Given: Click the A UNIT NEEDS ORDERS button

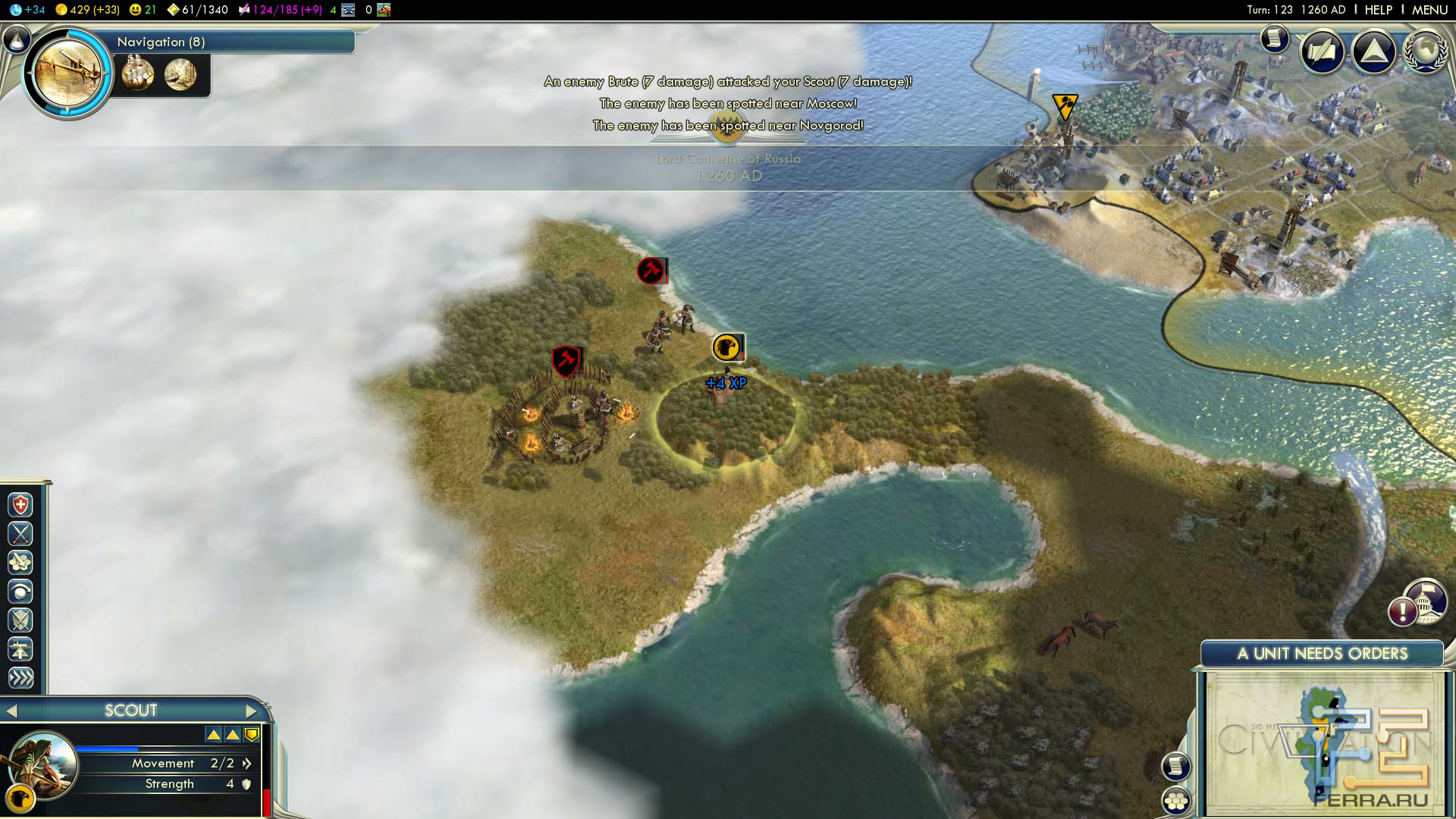Looking at the screenshot, I should coord(1322,654).
